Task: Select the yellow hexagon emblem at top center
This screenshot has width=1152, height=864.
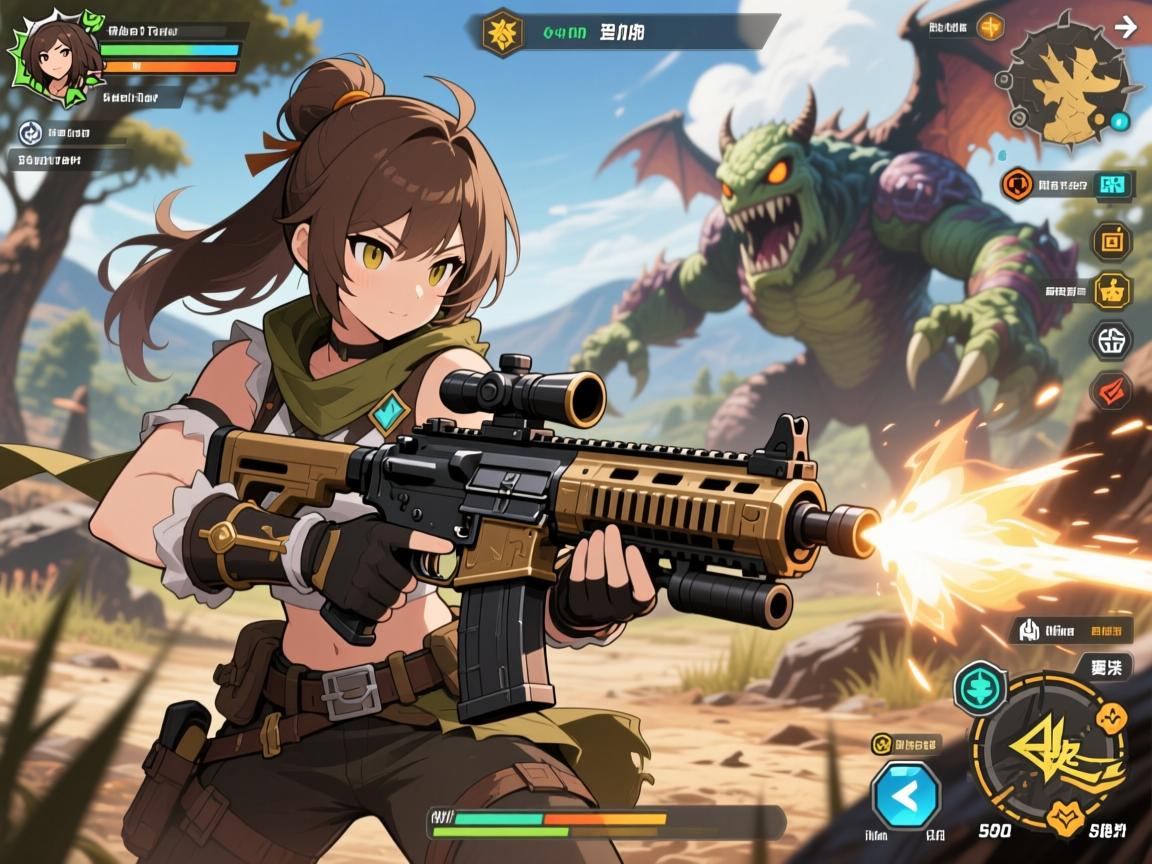Action: pyautogui.click(x=502, y=32)
